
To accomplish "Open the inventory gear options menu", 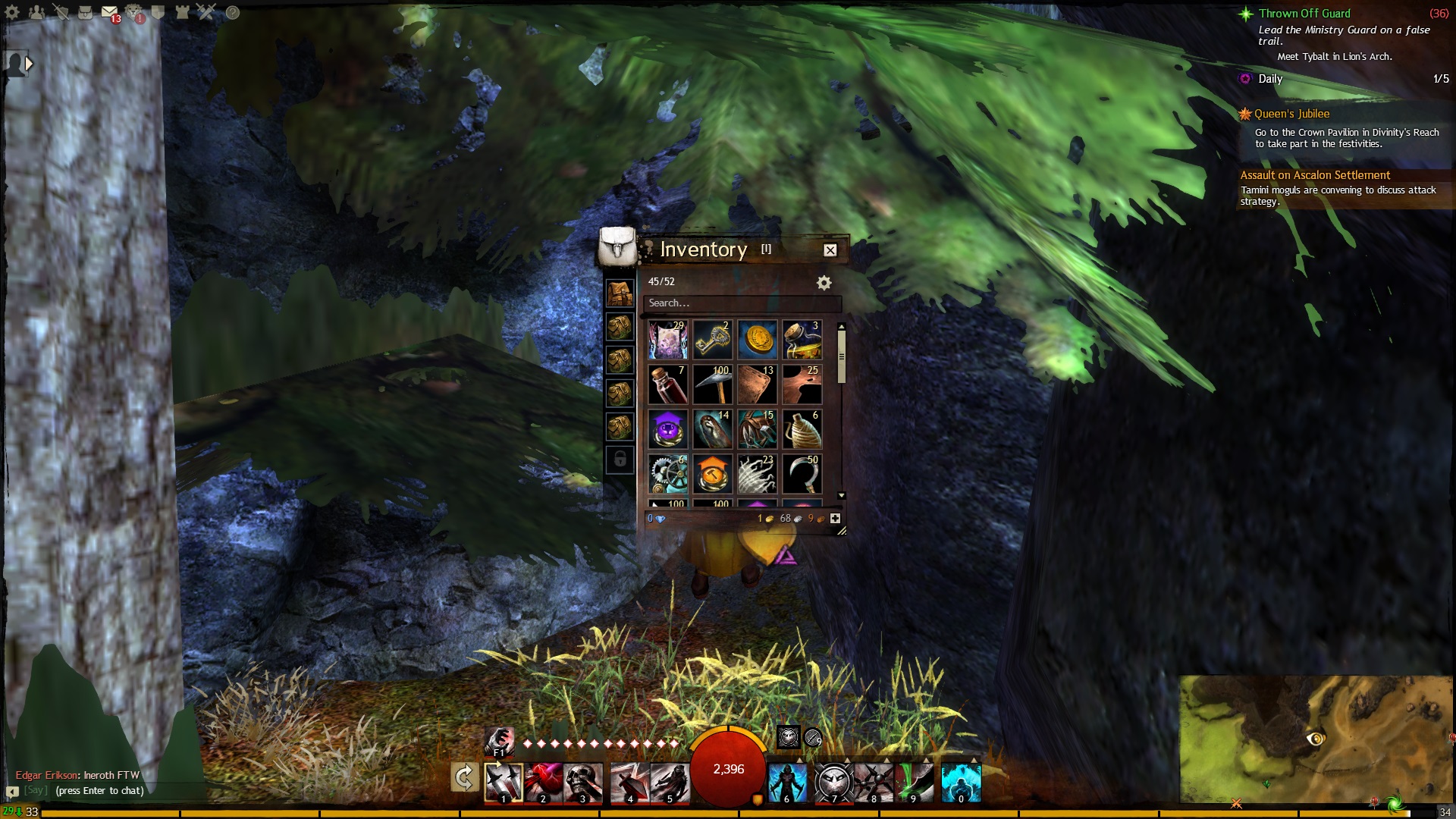I will pos(824,283).
